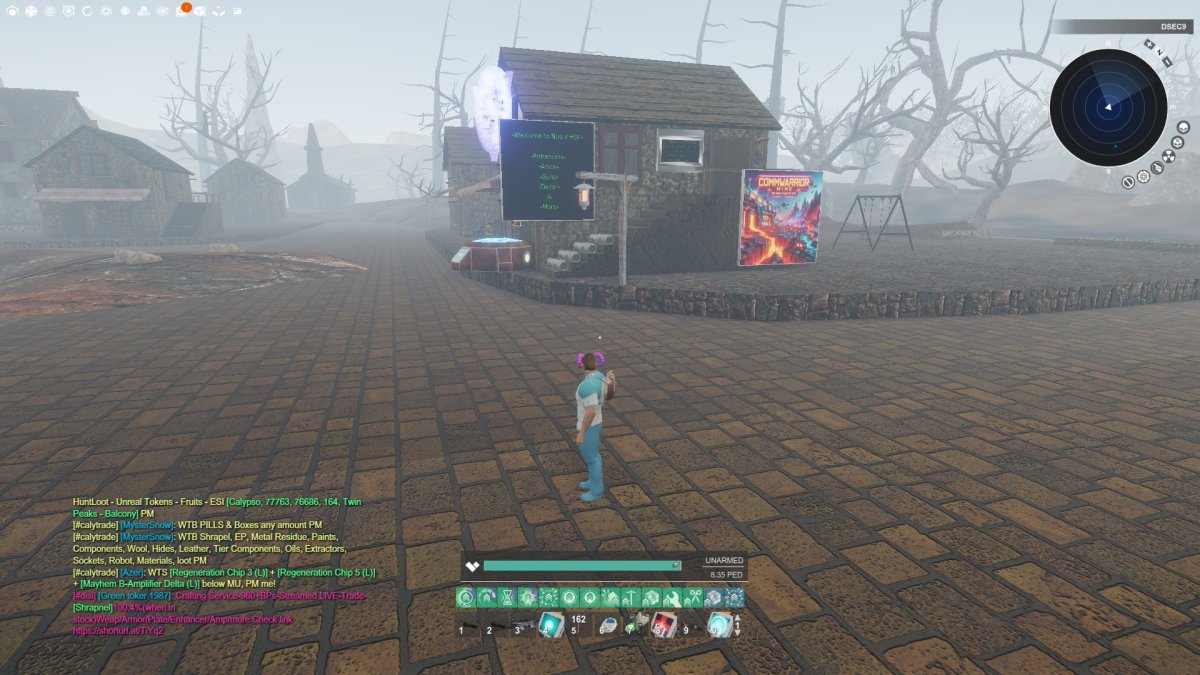Select the pickaxe mining action icon

point(630,598)
